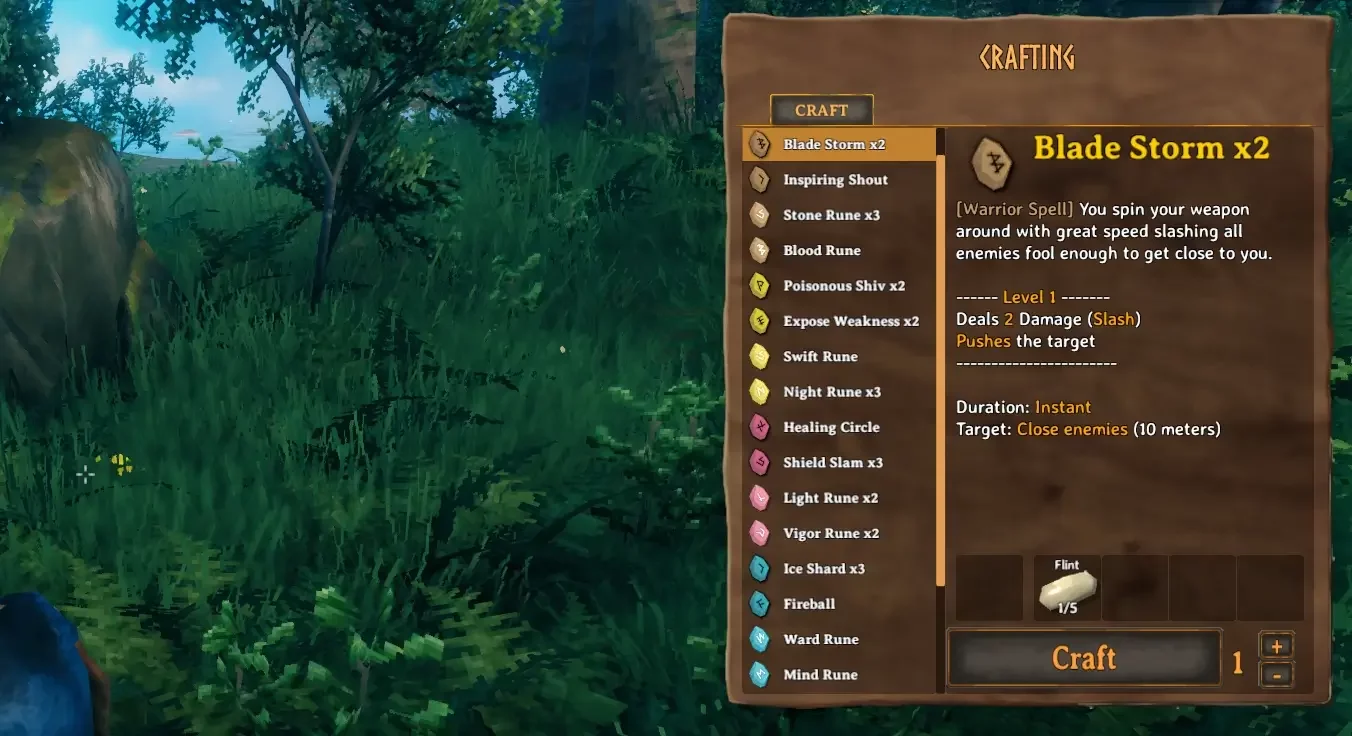
Task: Select Ice Shard x3 recipe
Action: 824,569
